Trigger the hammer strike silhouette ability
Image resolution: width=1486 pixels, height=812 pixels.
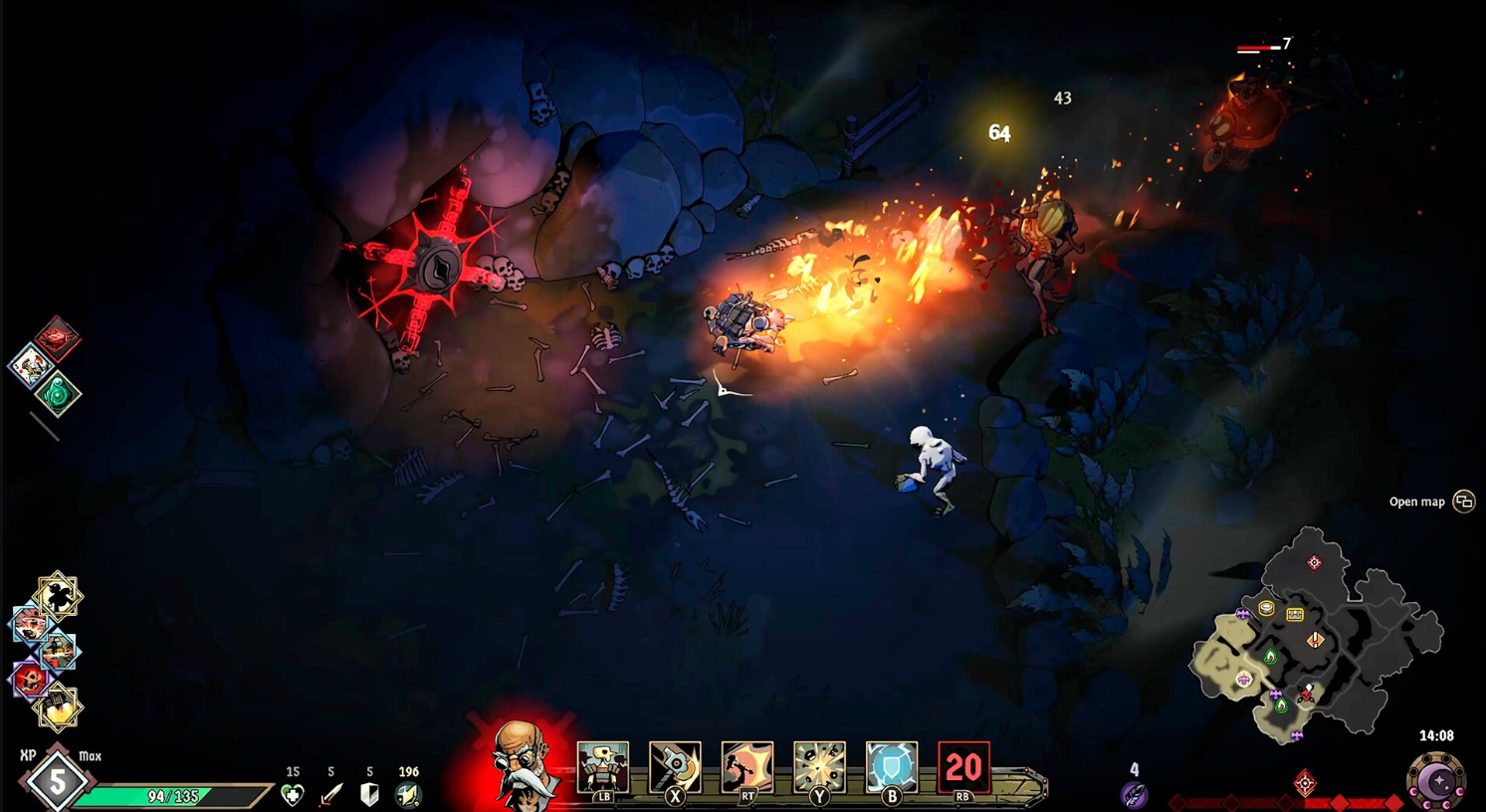tap(747, 768)
